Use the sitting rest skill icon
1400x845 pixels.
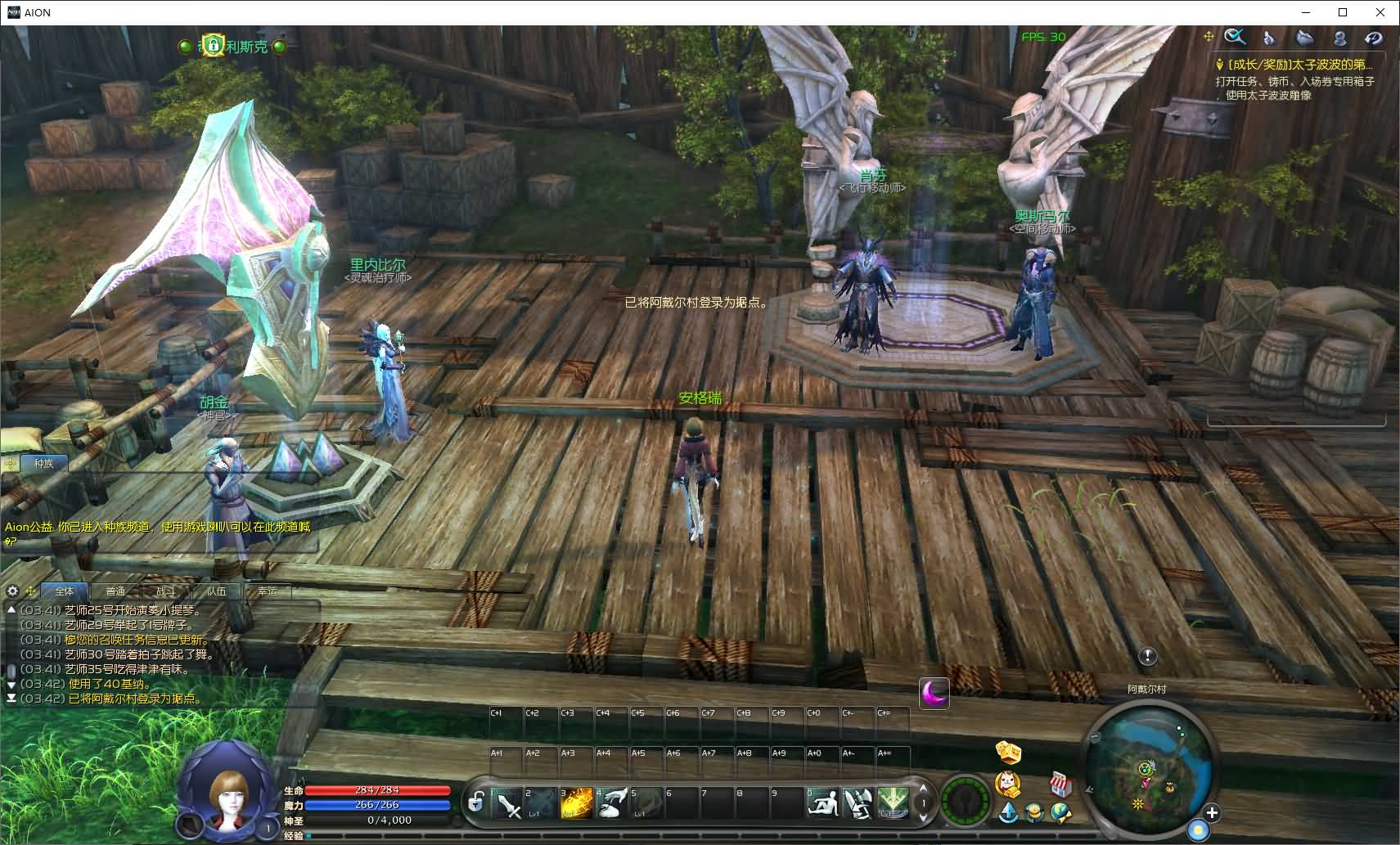823,803
